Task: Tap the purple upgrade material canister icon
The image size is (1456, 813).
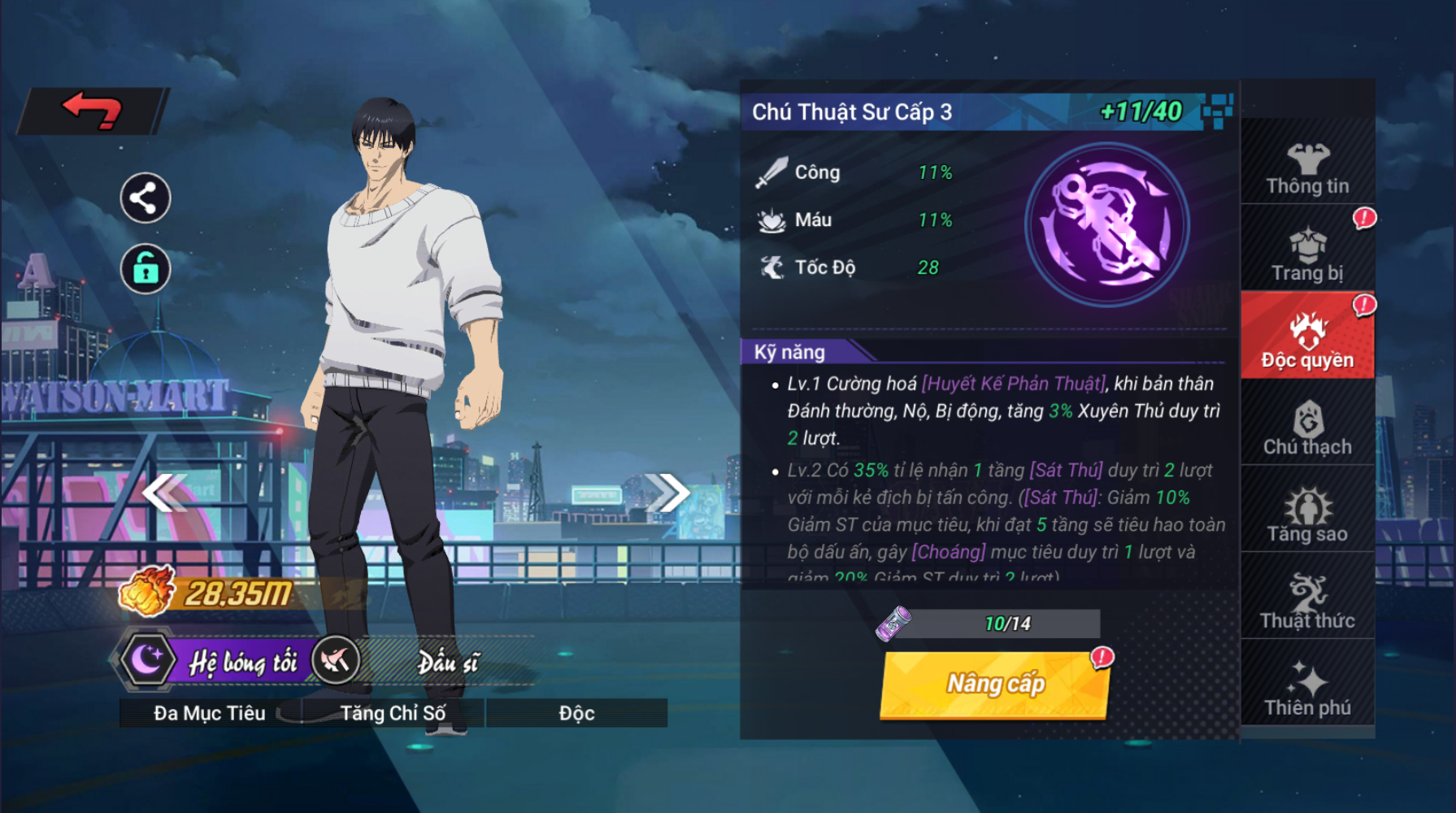Action: point(893,624)
